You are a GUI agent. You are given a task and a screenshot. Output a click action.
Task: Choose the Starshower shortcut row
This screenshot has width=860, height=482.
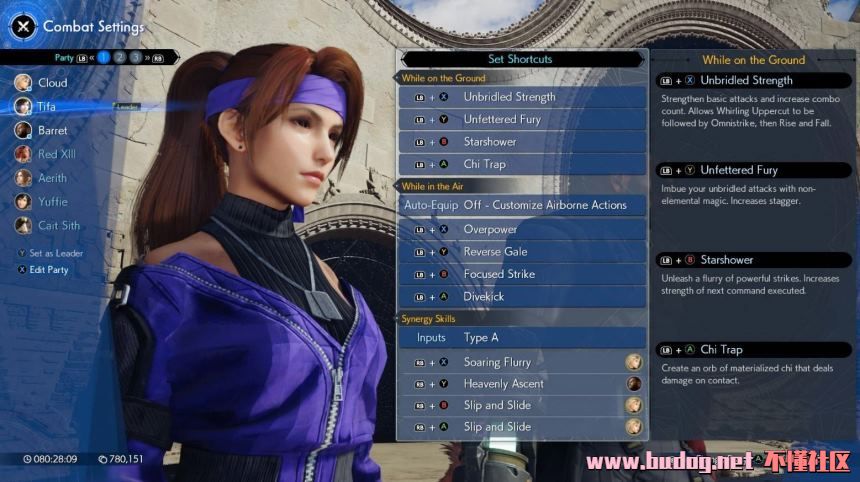tap(521, 142)
